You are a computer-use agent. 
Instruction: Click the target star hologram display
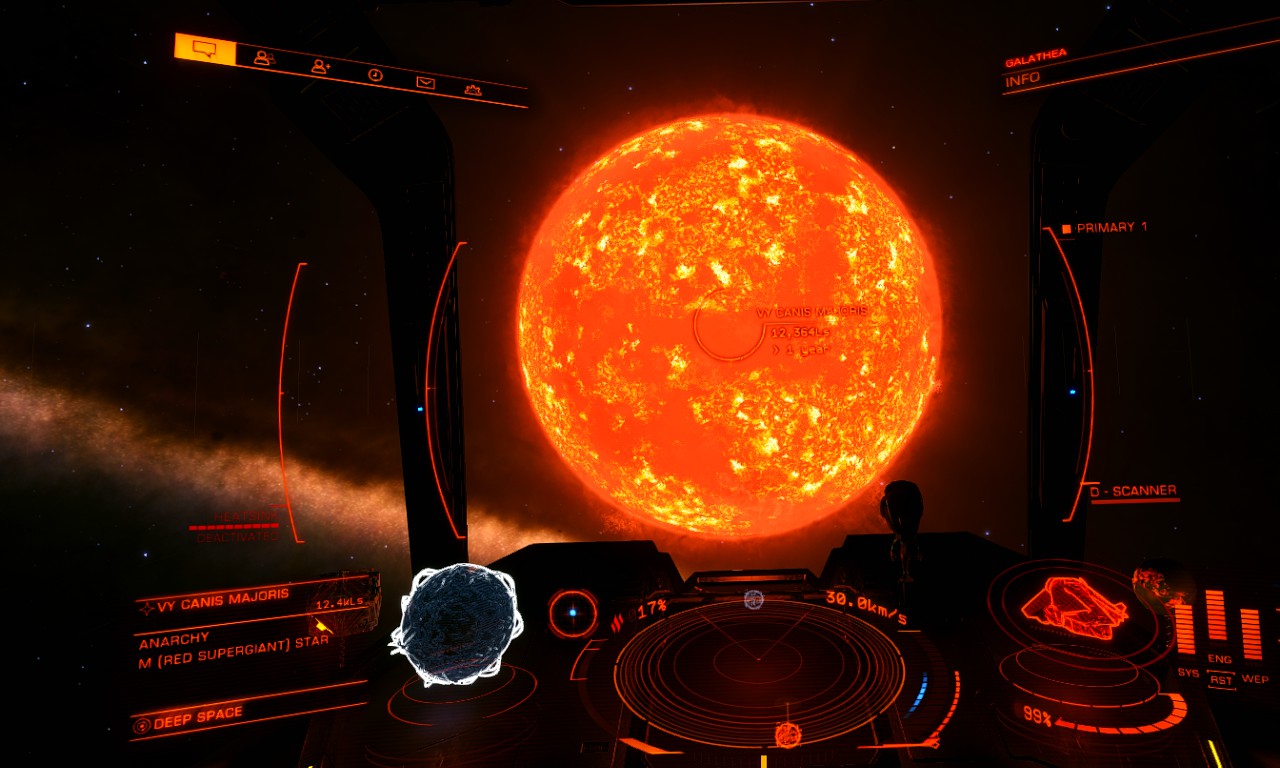click(x=456, y=624)
